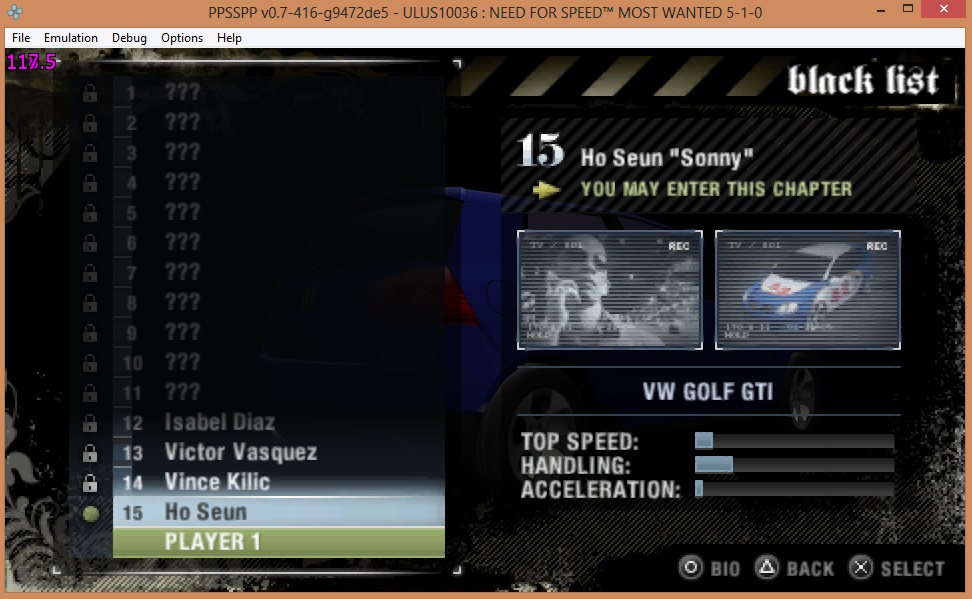This screenshot has height=599, width=972.
Task: Open the Help menu
Action: pyautogui.click(x=229, y=38)
